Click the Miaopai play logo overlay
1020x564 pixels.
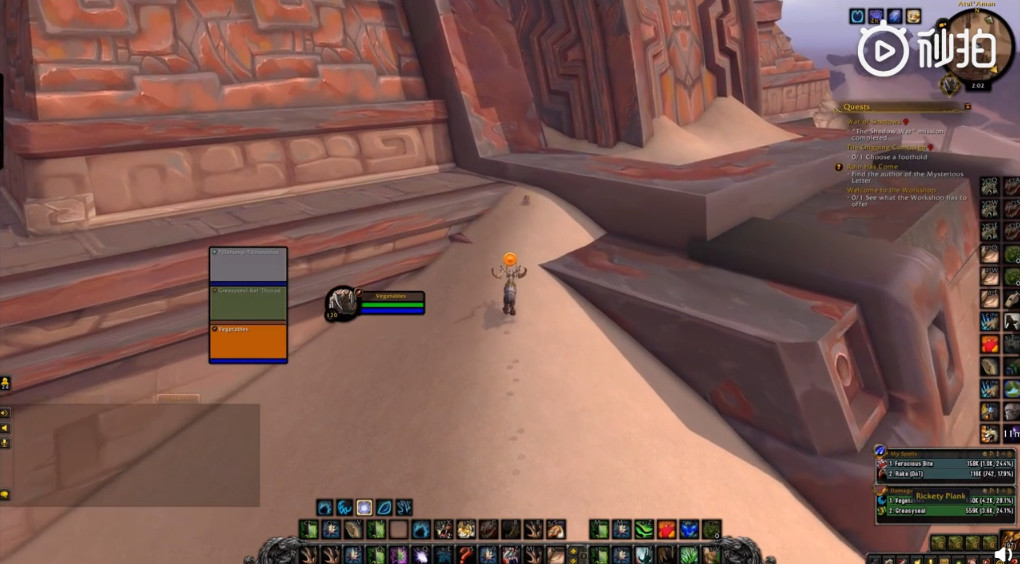pyautogui.click(x=883, y=50)
